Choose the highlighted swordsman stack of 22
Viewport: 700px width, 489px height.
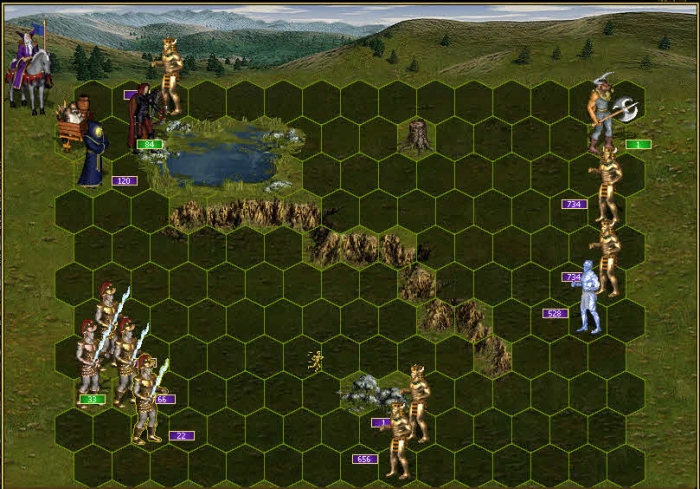click(x=148, y=398)
